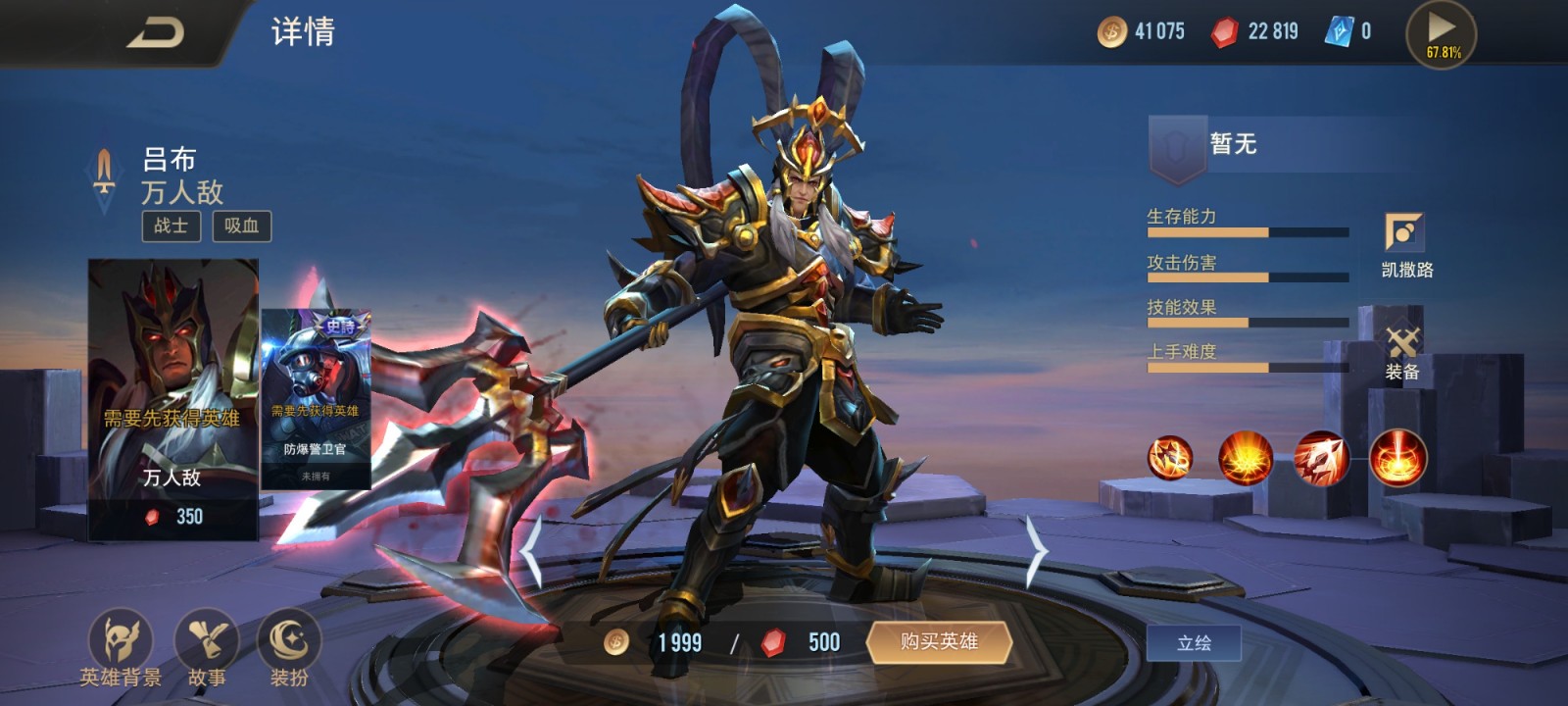View the ground explosion skill icon
The width and height of the screenshot is (1568, 706).
pos(1246,458)
